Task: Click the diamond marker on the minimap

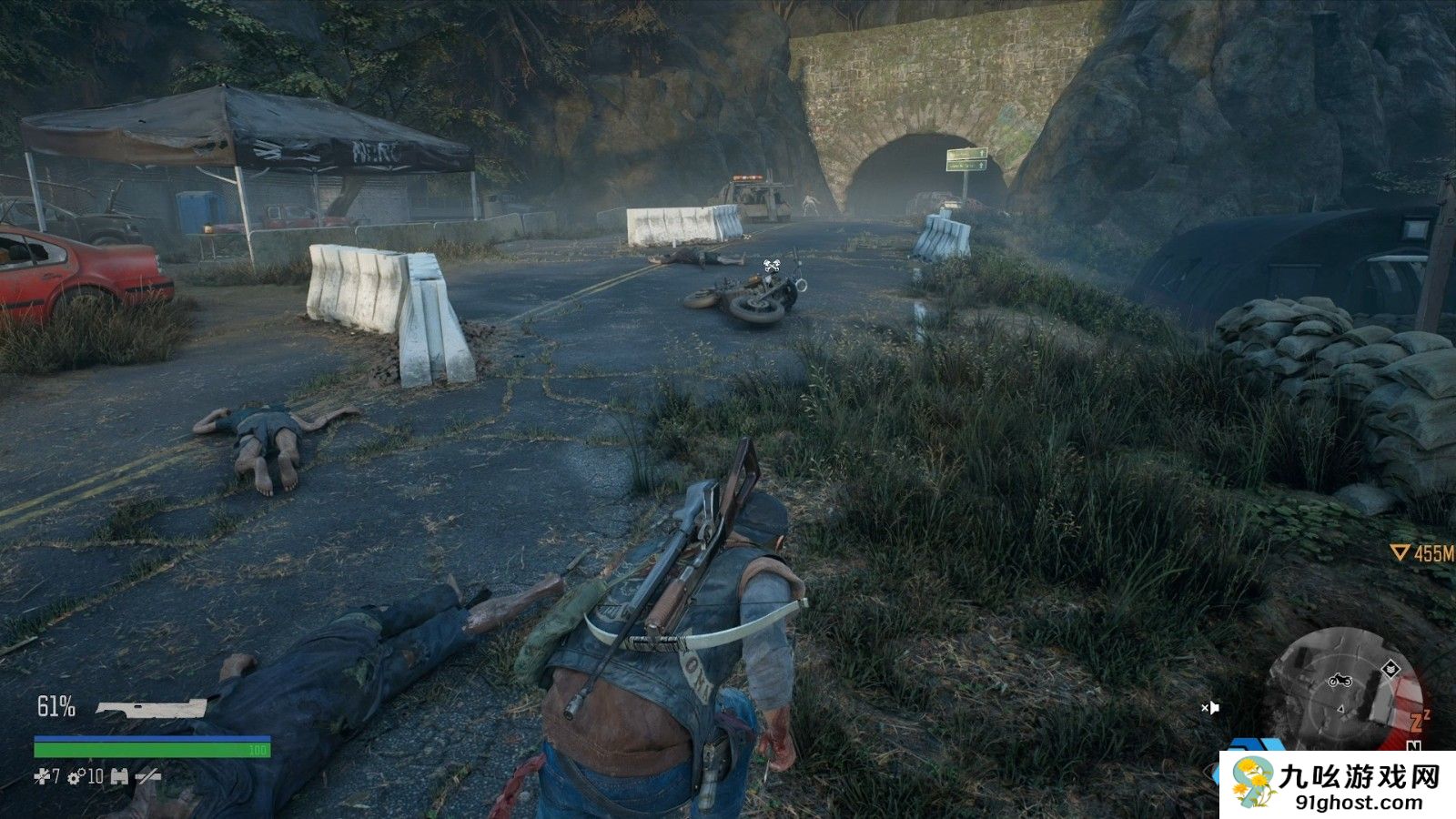Action: pyautogui.click(x=1390, y=670)
